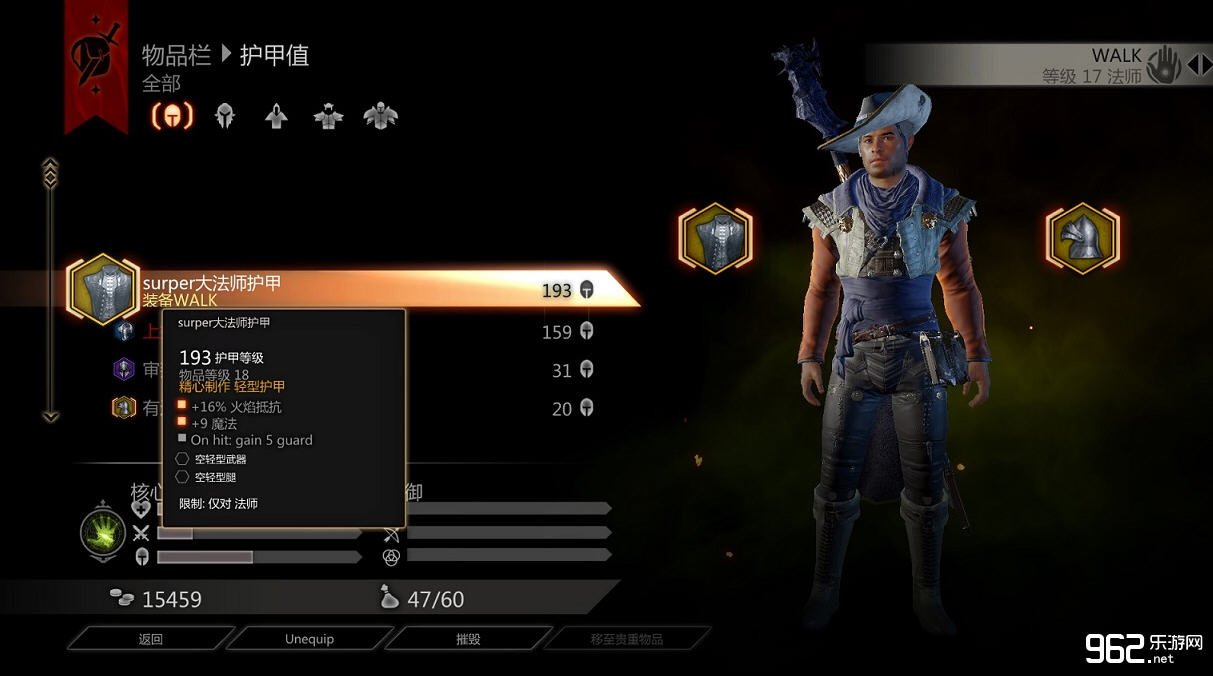
Task: Open the equipped body armor slot
Action: (716, 238)
